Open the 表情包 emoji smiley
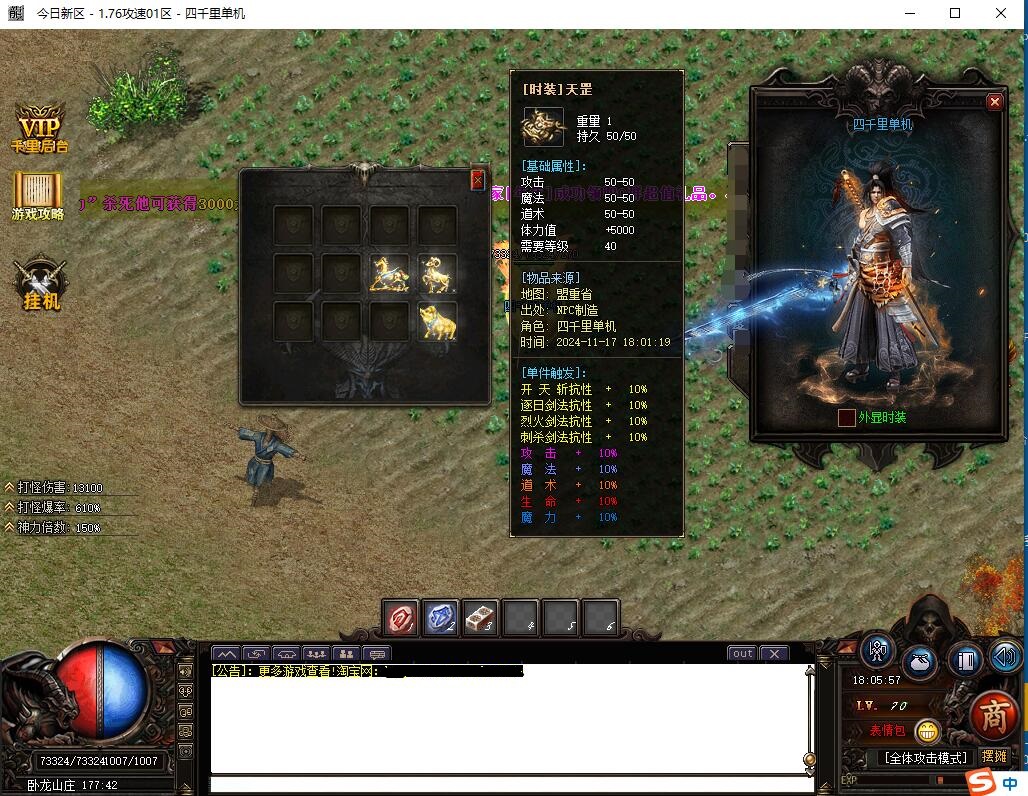 (927, 732)
